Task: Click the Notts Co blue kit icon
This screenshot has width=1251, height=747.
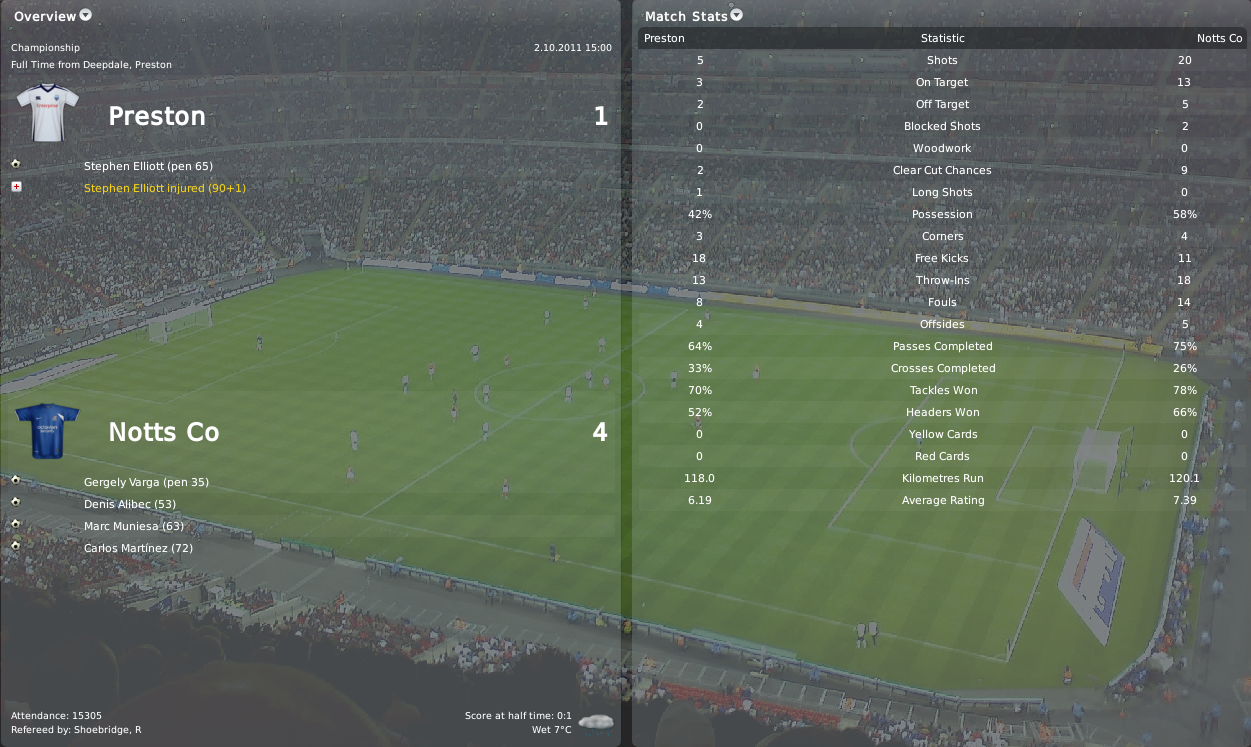Action: tap(47, 430)
